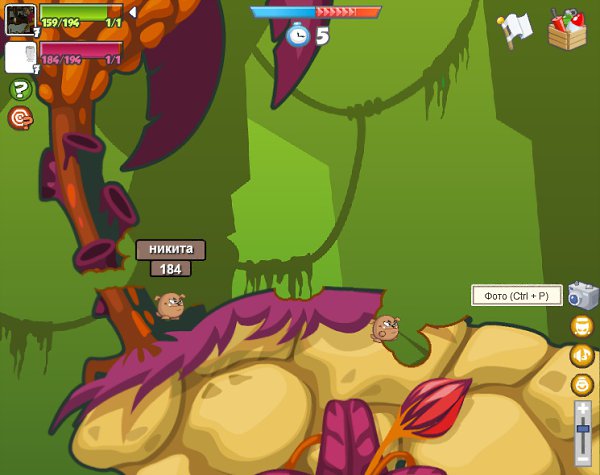Click the plus button on zoom slider

[583, 409]
